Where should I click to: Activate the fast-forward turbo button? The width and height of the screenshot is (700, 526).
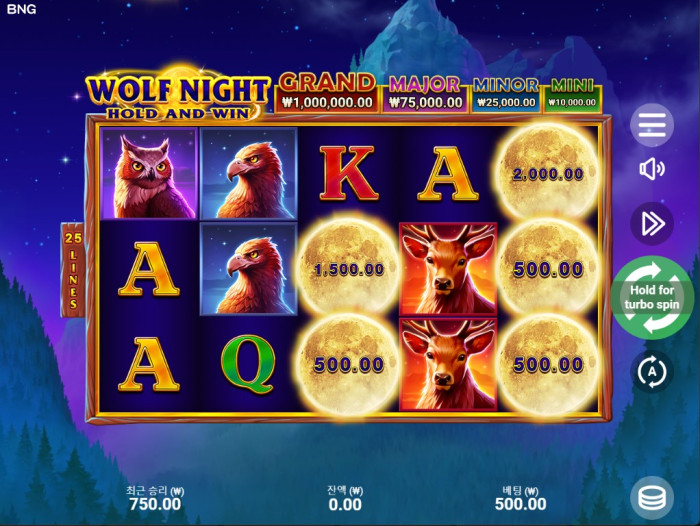(652, 223)
